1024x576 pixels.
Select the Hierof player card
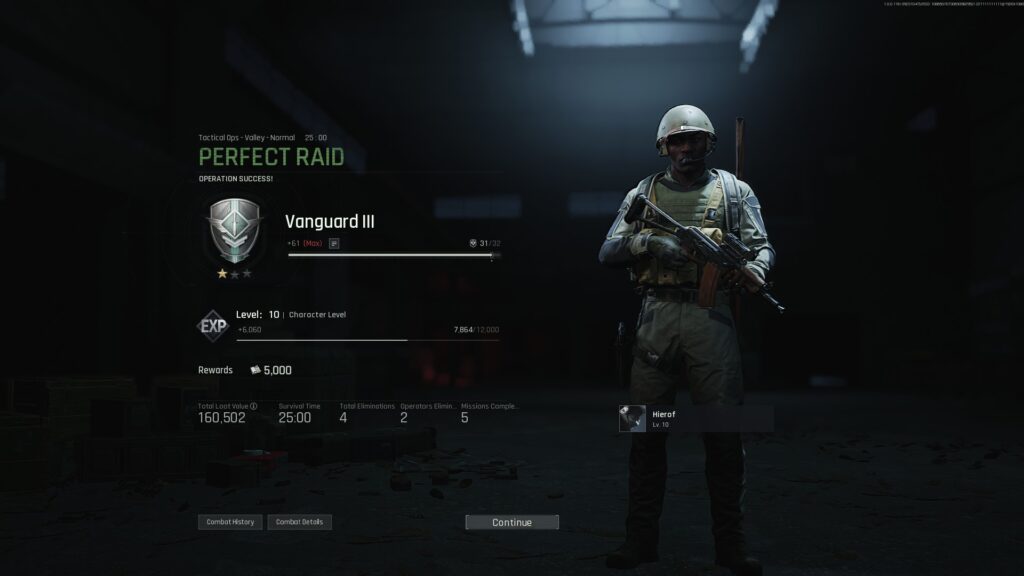(x=695, y=418)
